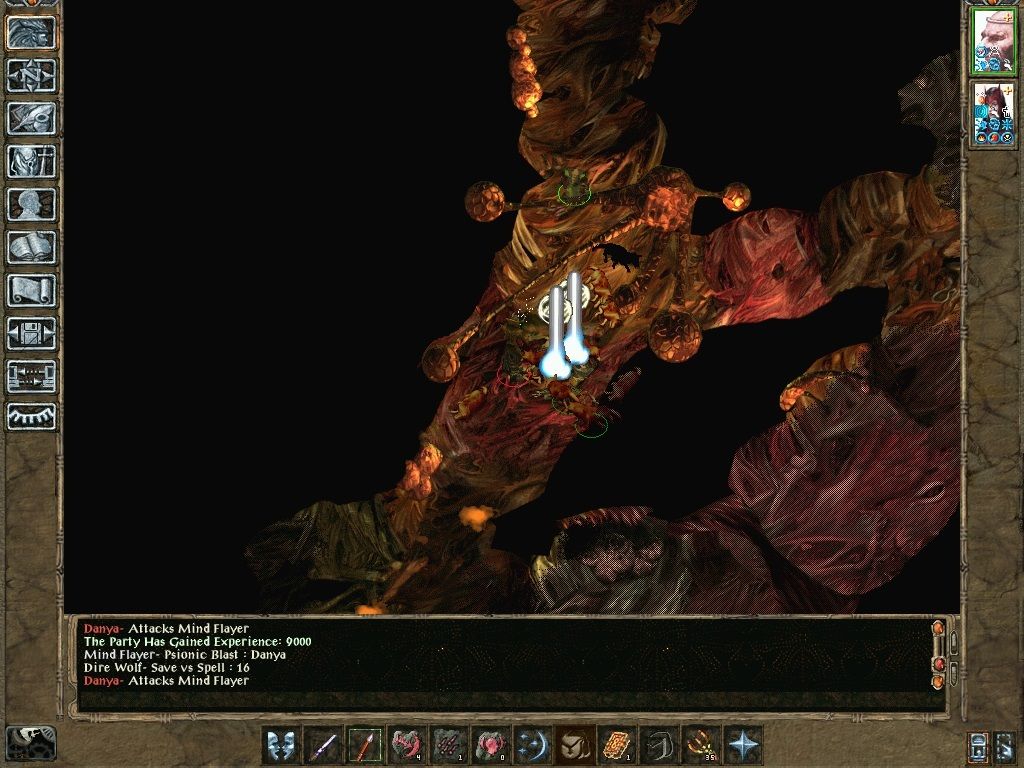Open the pouch quick item slot
Image resolution: width=1024 pixels, height=768 pixels.
point(573,745)
